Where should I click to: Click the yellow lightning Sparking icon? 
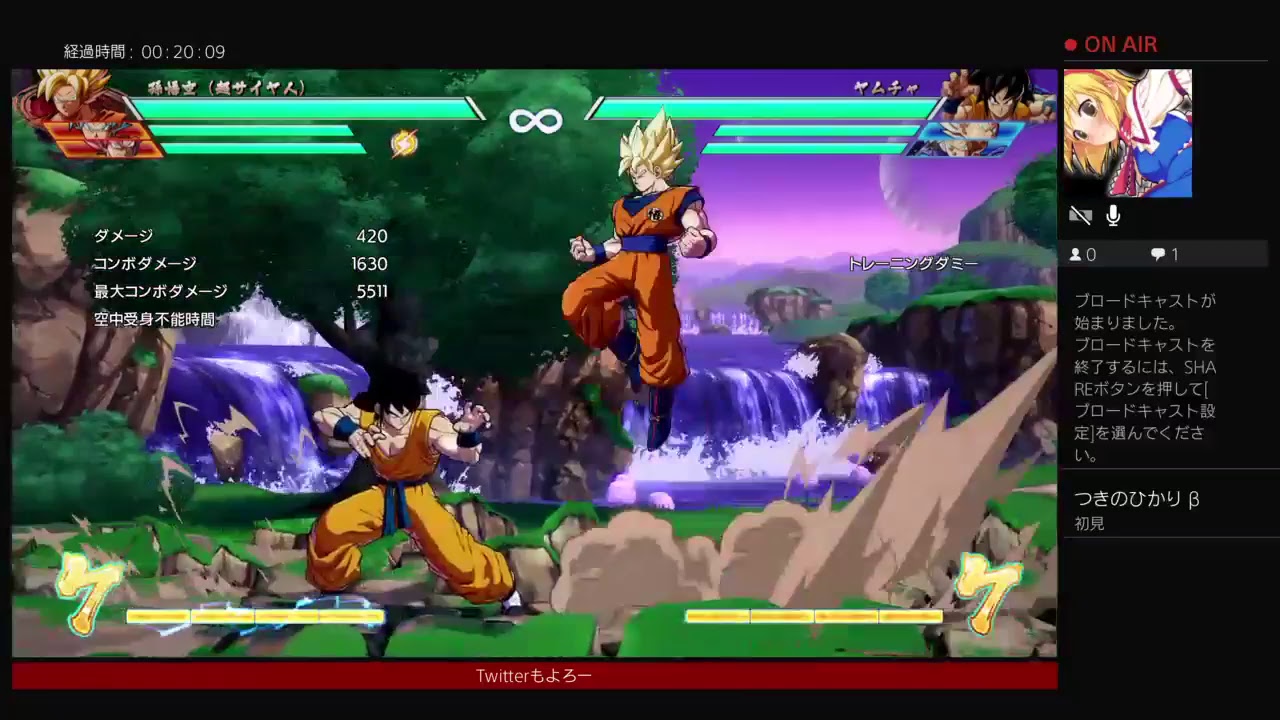point(403,144)
